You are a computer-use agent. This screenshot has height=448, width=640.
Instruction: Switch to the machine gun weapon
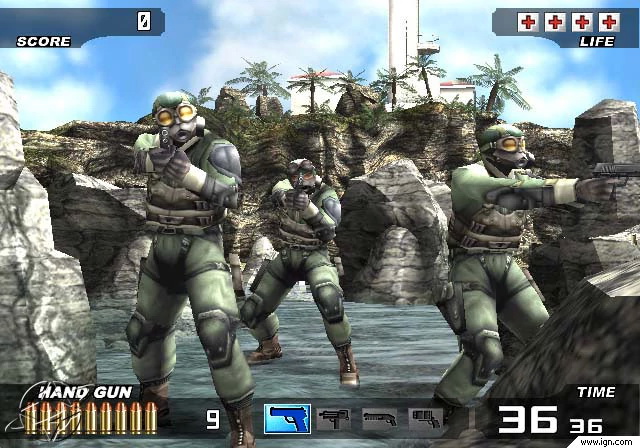click(333, 419)
